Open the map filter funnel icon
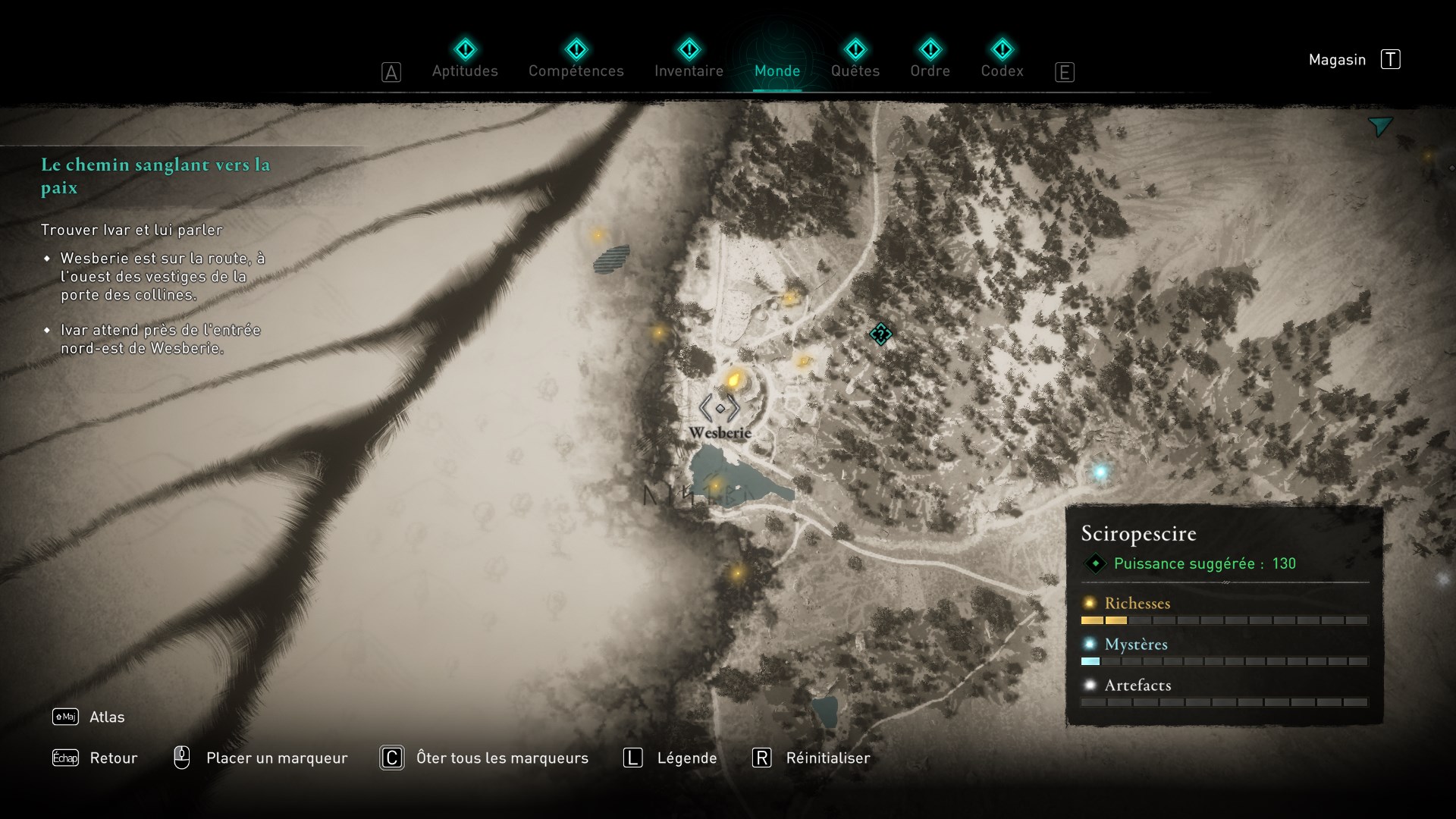The image size is (1456, 819). click(1380, 127)
